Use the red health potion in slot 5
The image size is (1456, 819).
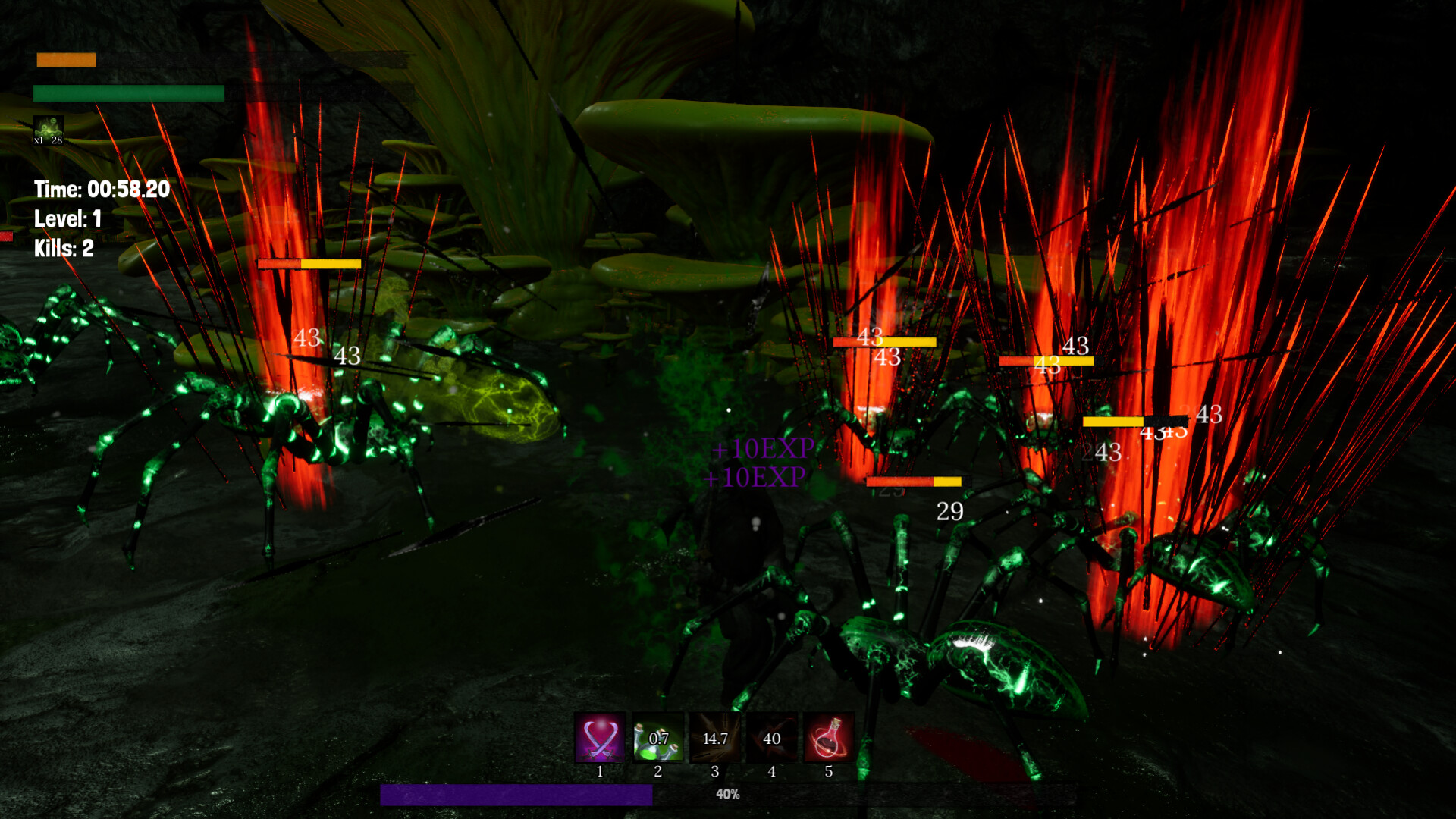click(829, 738)
